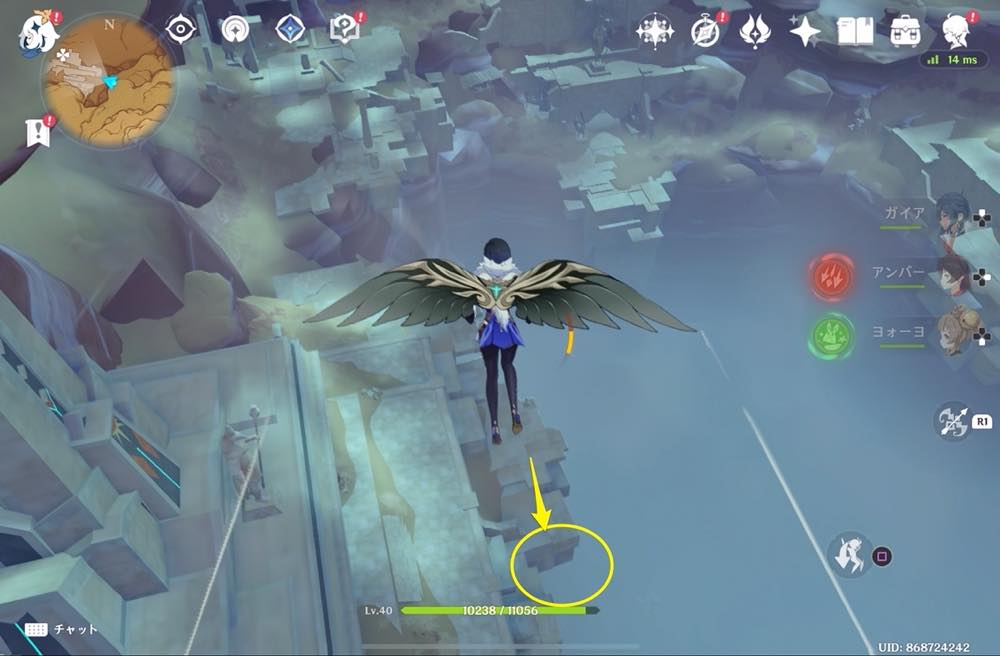This screenshot has height=656, width=1000.
Task: Open the チャット chat box
Action: [x=62, y=629]
